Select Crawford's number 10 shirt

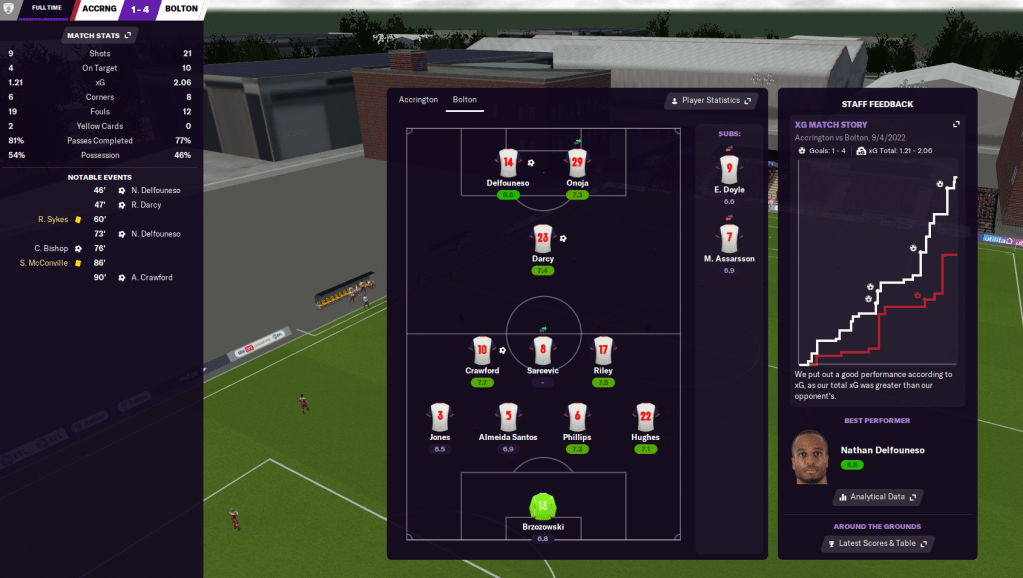[x=482, y=350]
